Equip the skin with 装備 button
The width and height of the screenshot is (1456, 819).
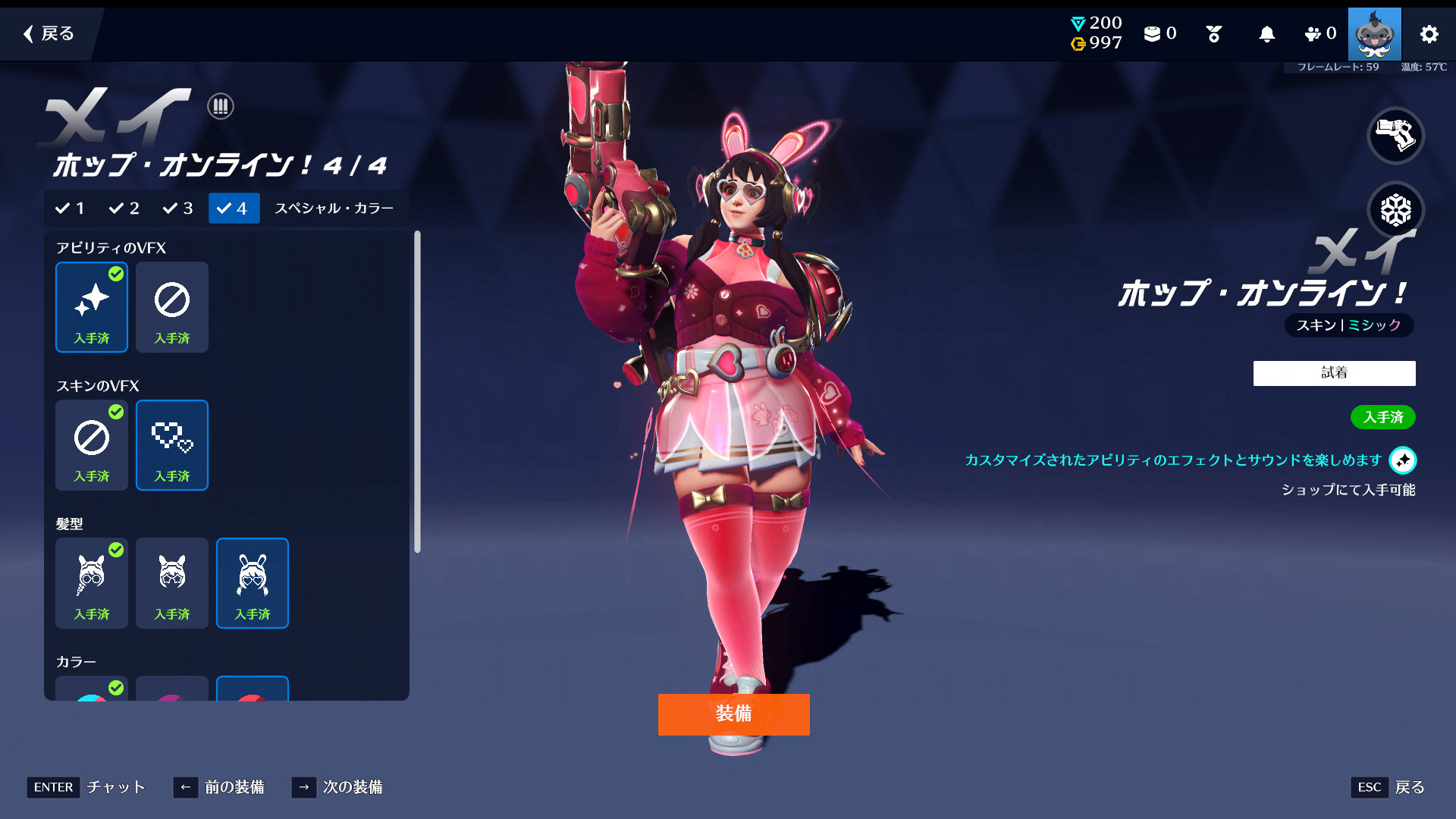(733, 714)
